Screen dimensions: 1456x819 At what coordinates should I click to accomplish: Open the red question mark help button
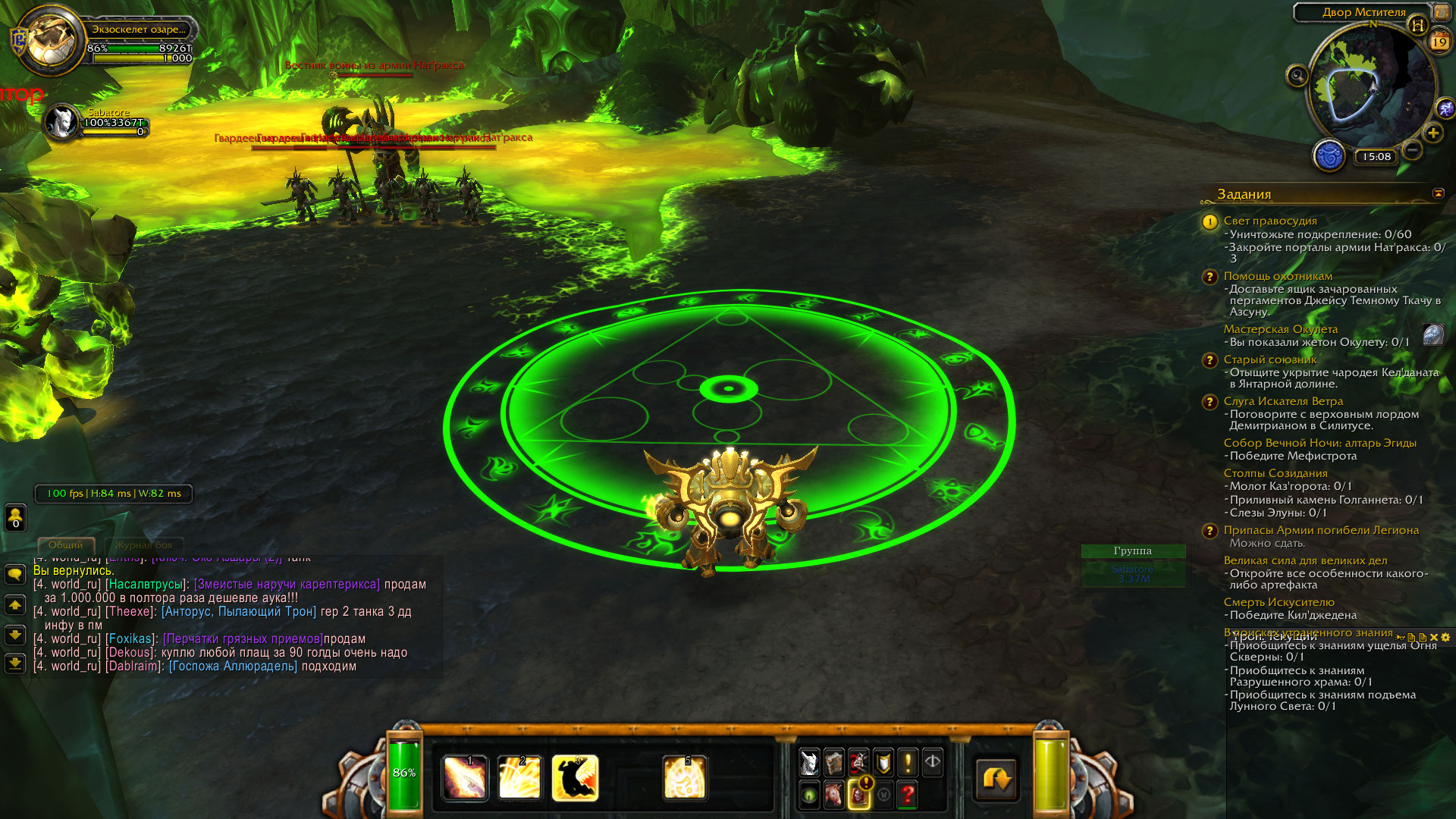pos(908,795)
